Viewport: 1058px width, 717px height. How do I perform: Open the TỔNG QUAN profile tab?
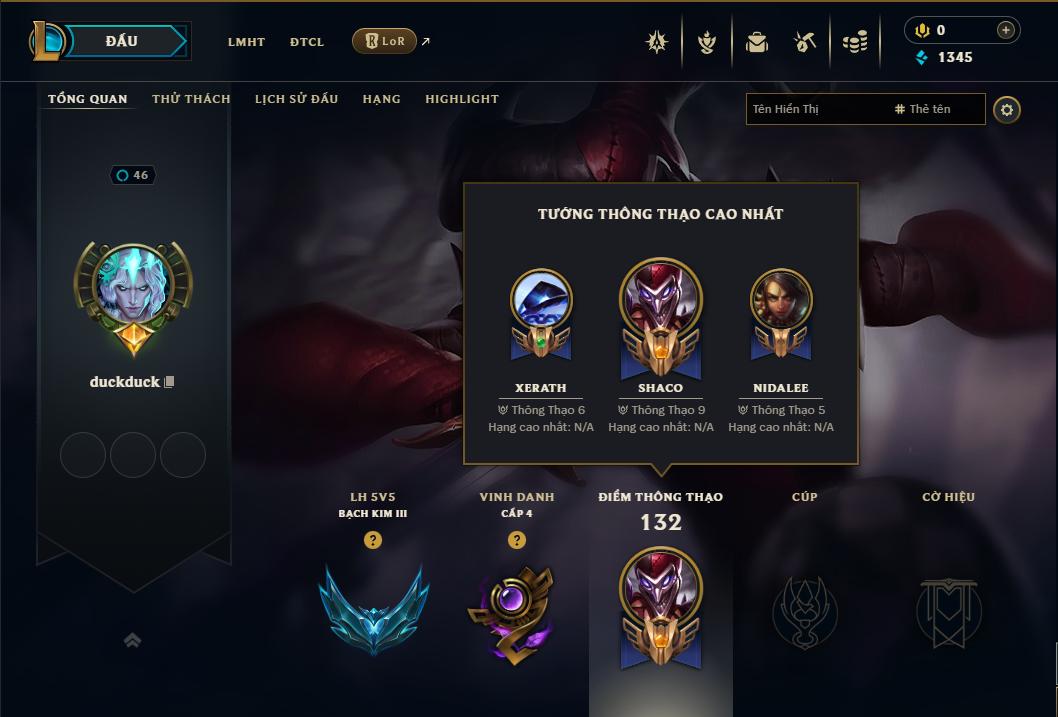click(x=88, y=99)
